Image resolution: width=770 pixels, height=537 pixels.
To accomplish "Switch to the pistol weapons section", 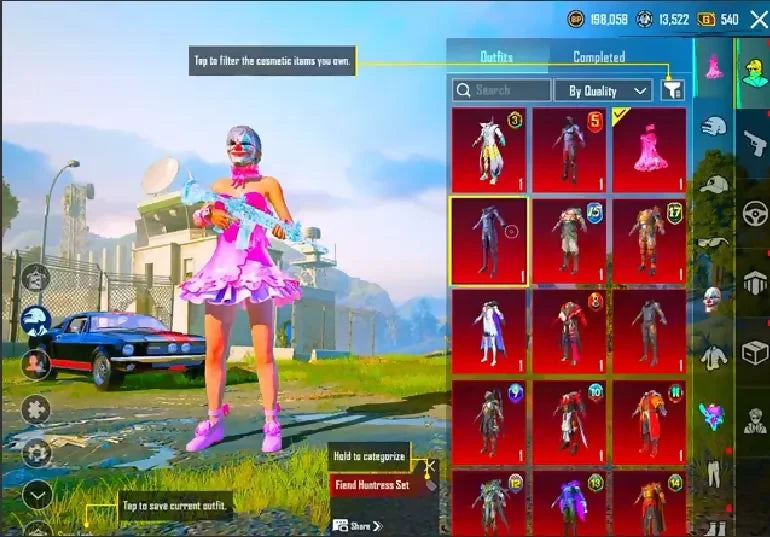I will coord(753,143).
